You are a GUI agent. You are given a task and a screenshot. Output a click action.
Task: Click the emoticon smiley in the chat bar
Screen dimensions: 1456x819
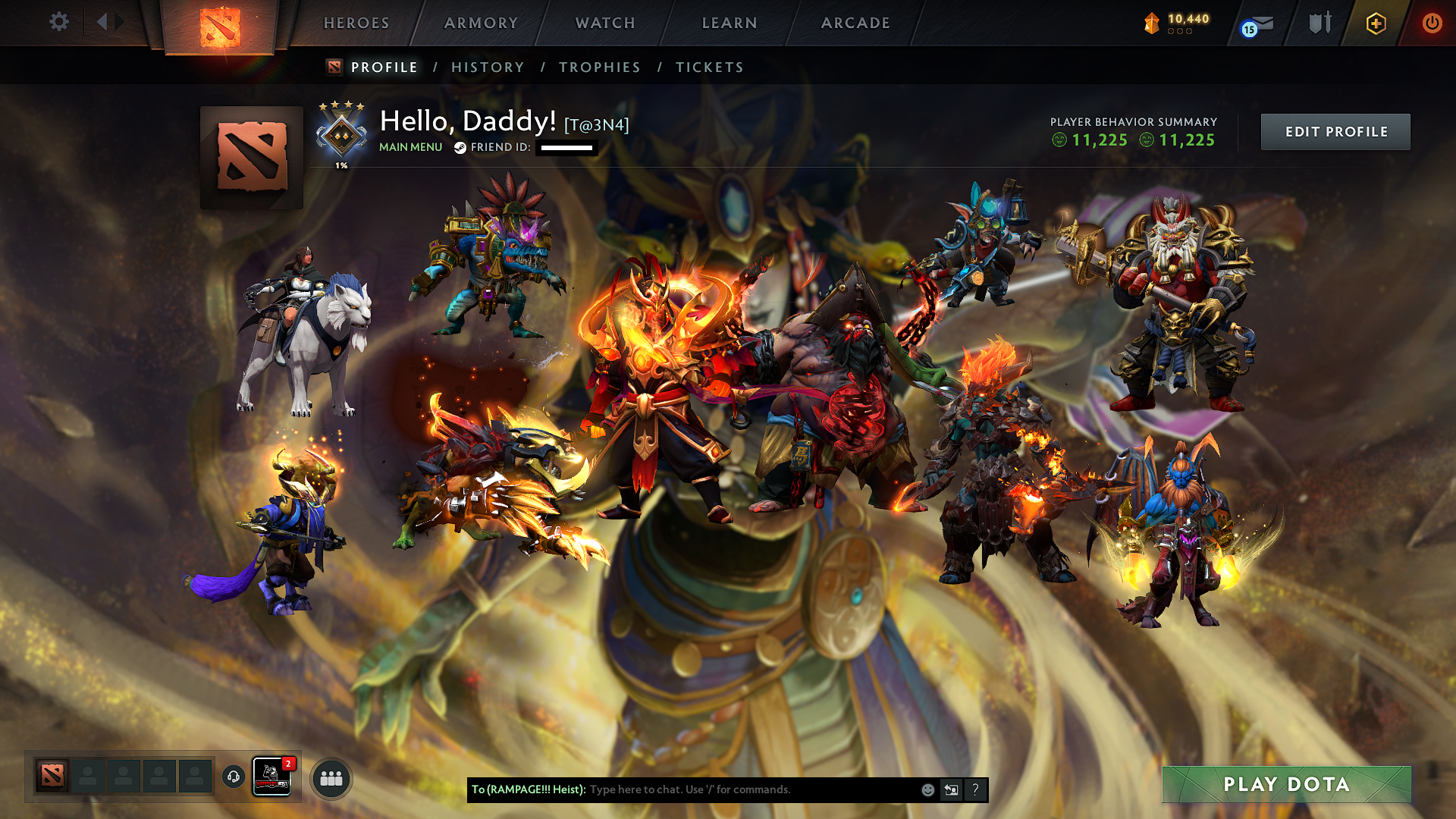pyautogui.click(x=927, y=789)
